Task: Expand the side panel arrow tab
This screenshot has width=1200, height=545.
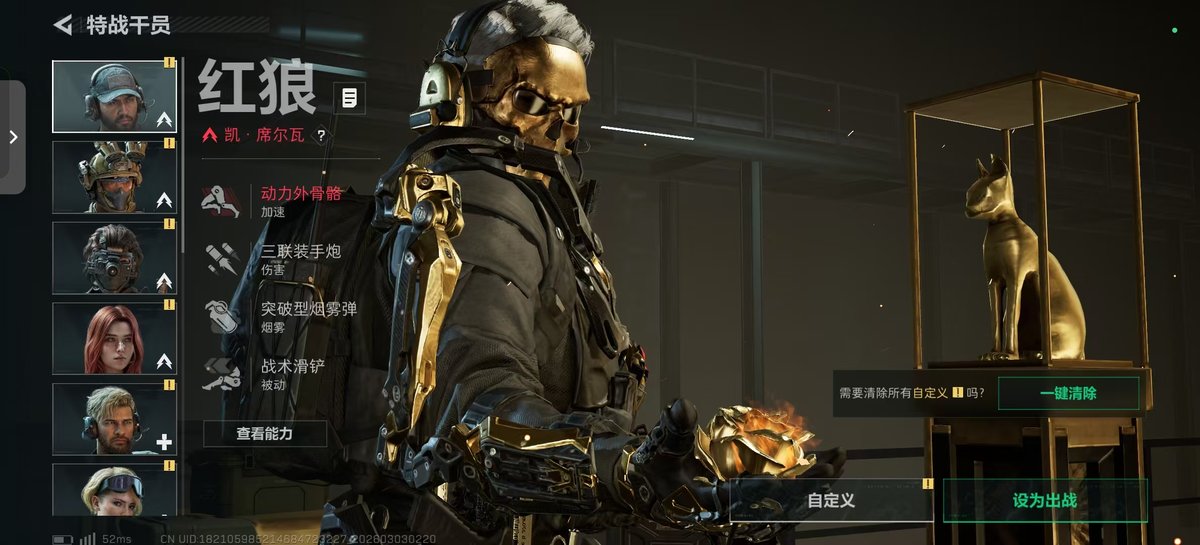Action: click(13, 137)
